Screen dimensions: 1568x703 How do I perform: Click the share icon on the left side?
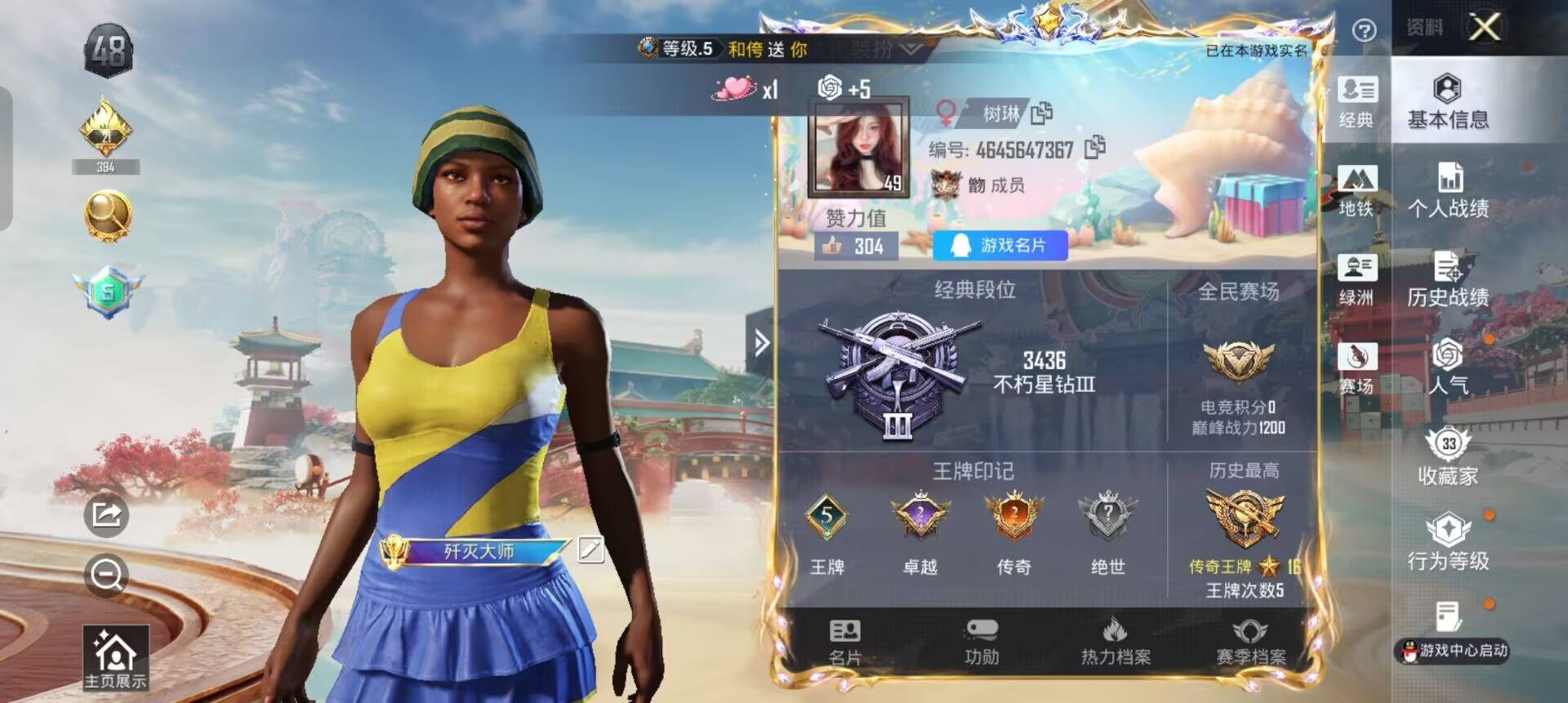tap(106, 516)
